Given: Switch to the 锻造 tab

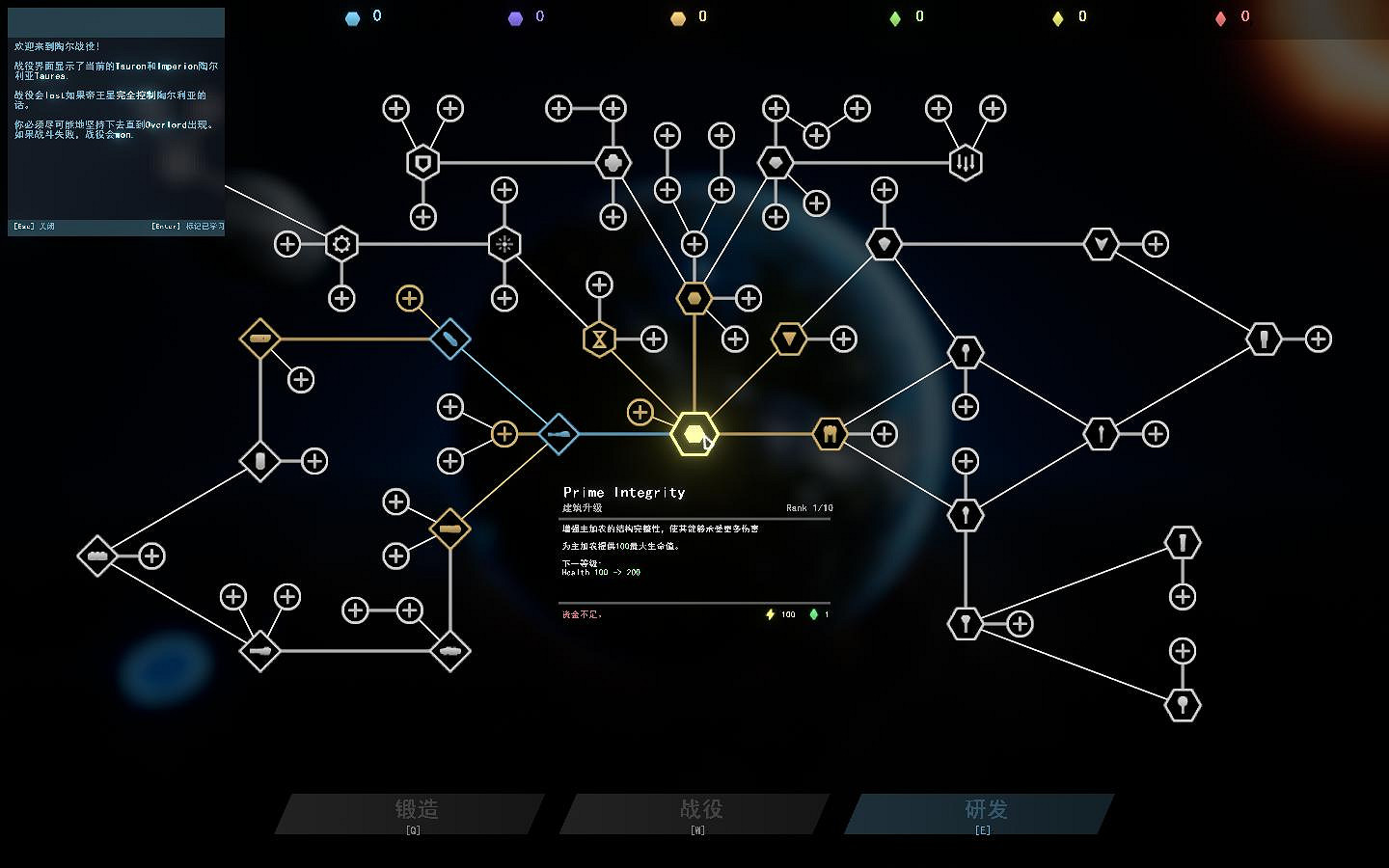Looking at the screenshot, I should point(415,811).
